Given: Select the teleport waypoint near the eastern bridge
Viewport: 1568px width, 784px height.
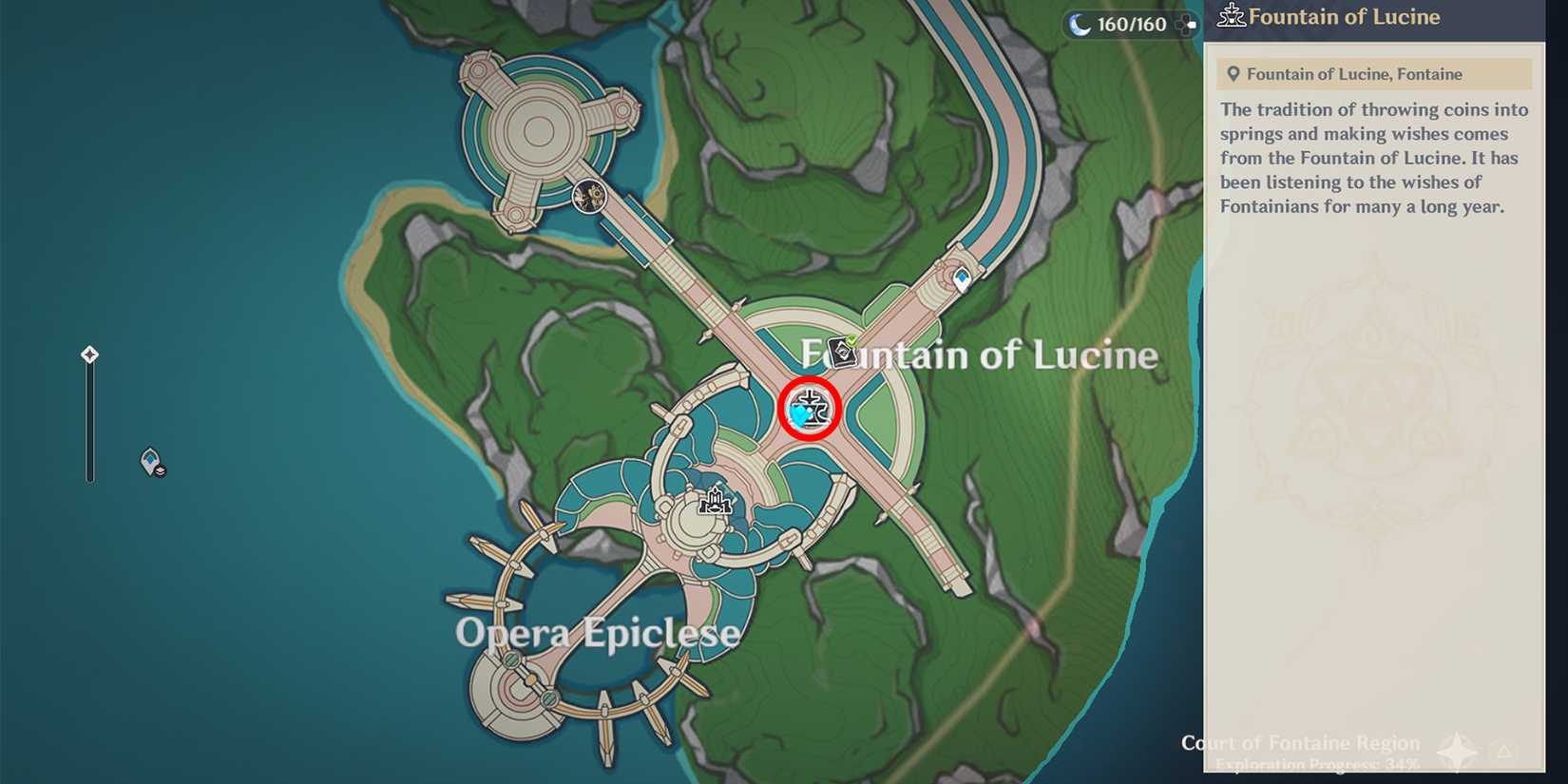Looking at the screenshot, I should (x=963, y=277).
